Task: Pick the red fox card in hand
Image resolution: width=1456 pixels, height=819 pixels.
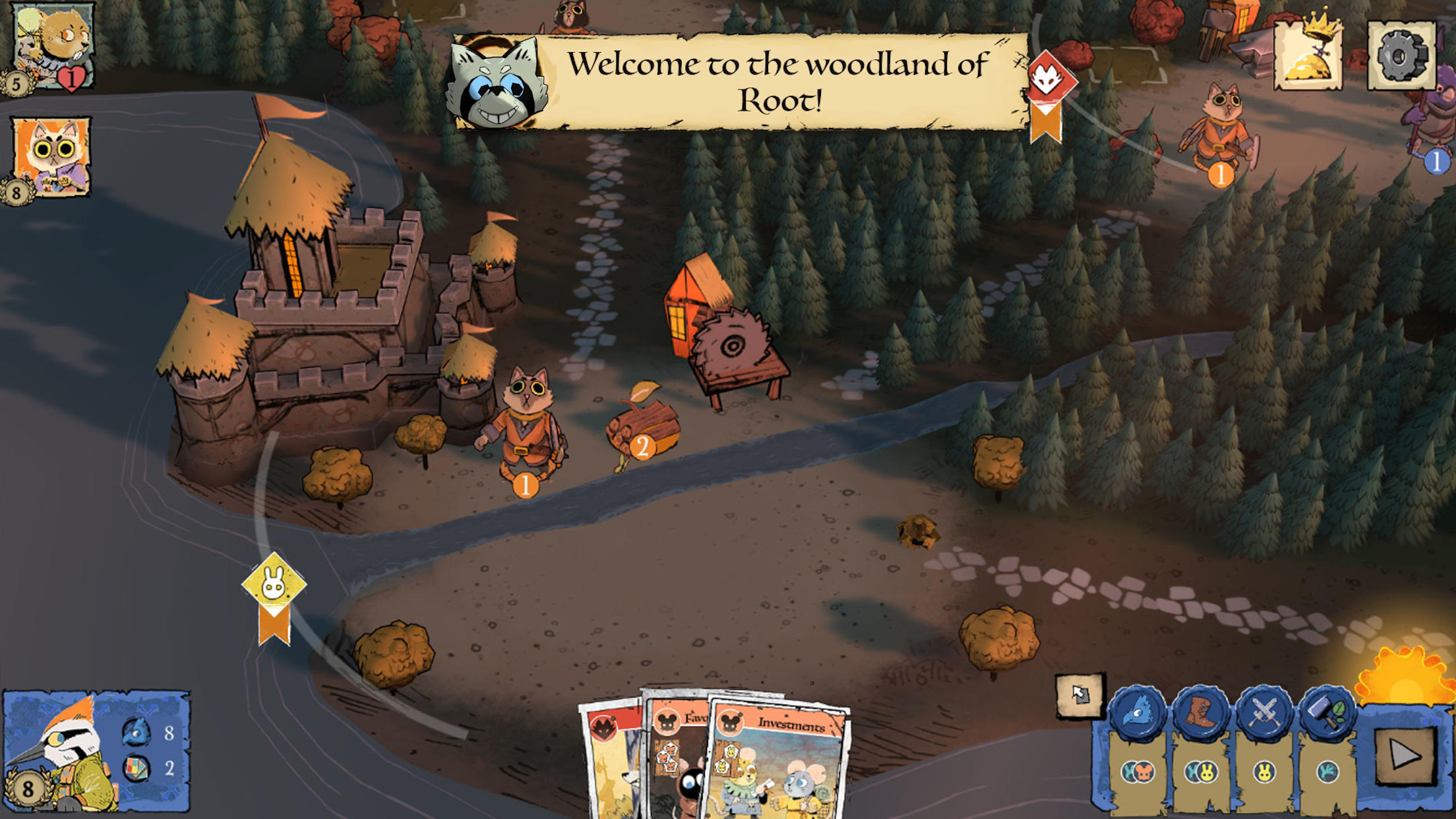Action: [x=610, y=765]
